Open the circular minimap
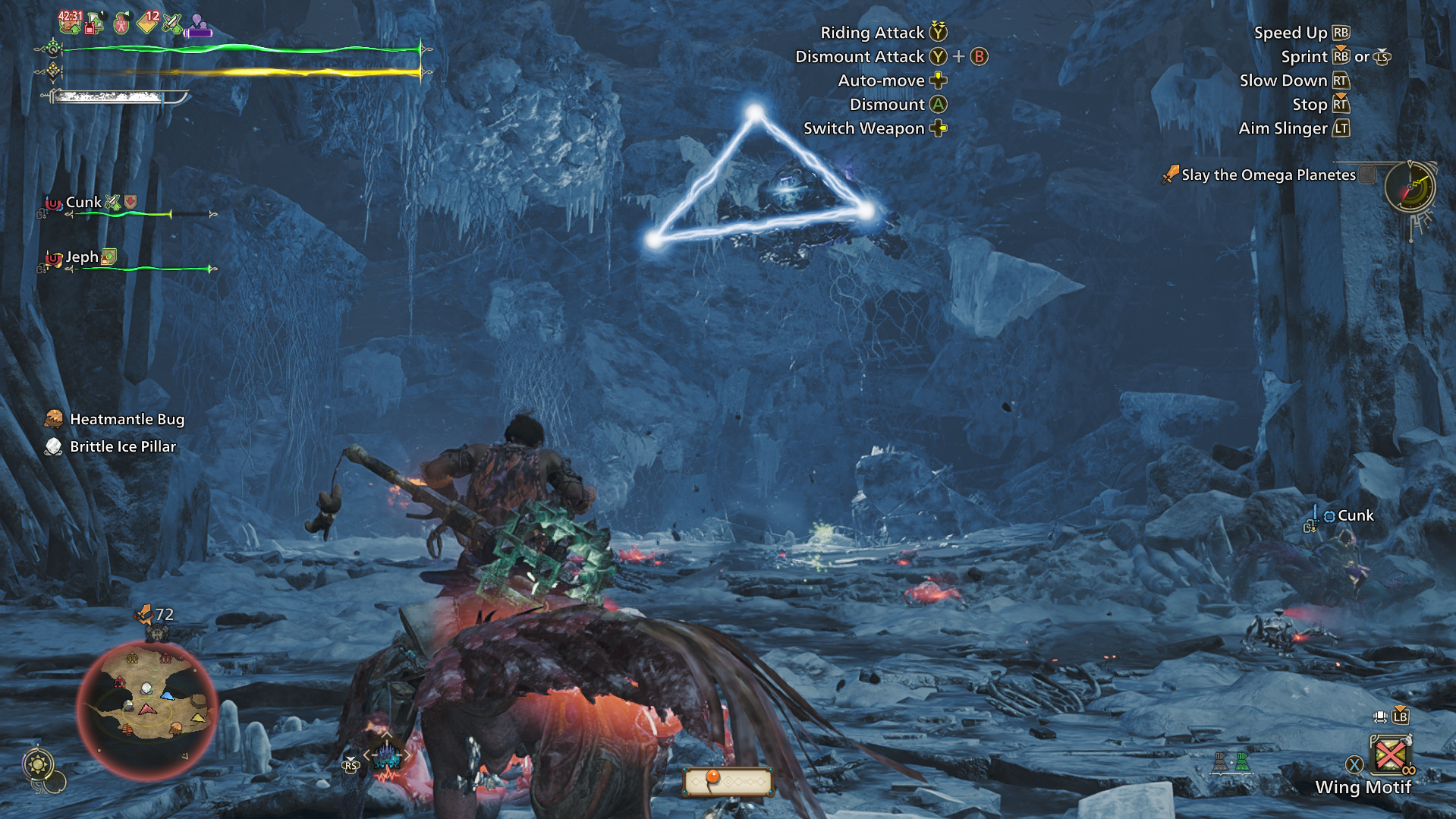 (x=146, y=708)
